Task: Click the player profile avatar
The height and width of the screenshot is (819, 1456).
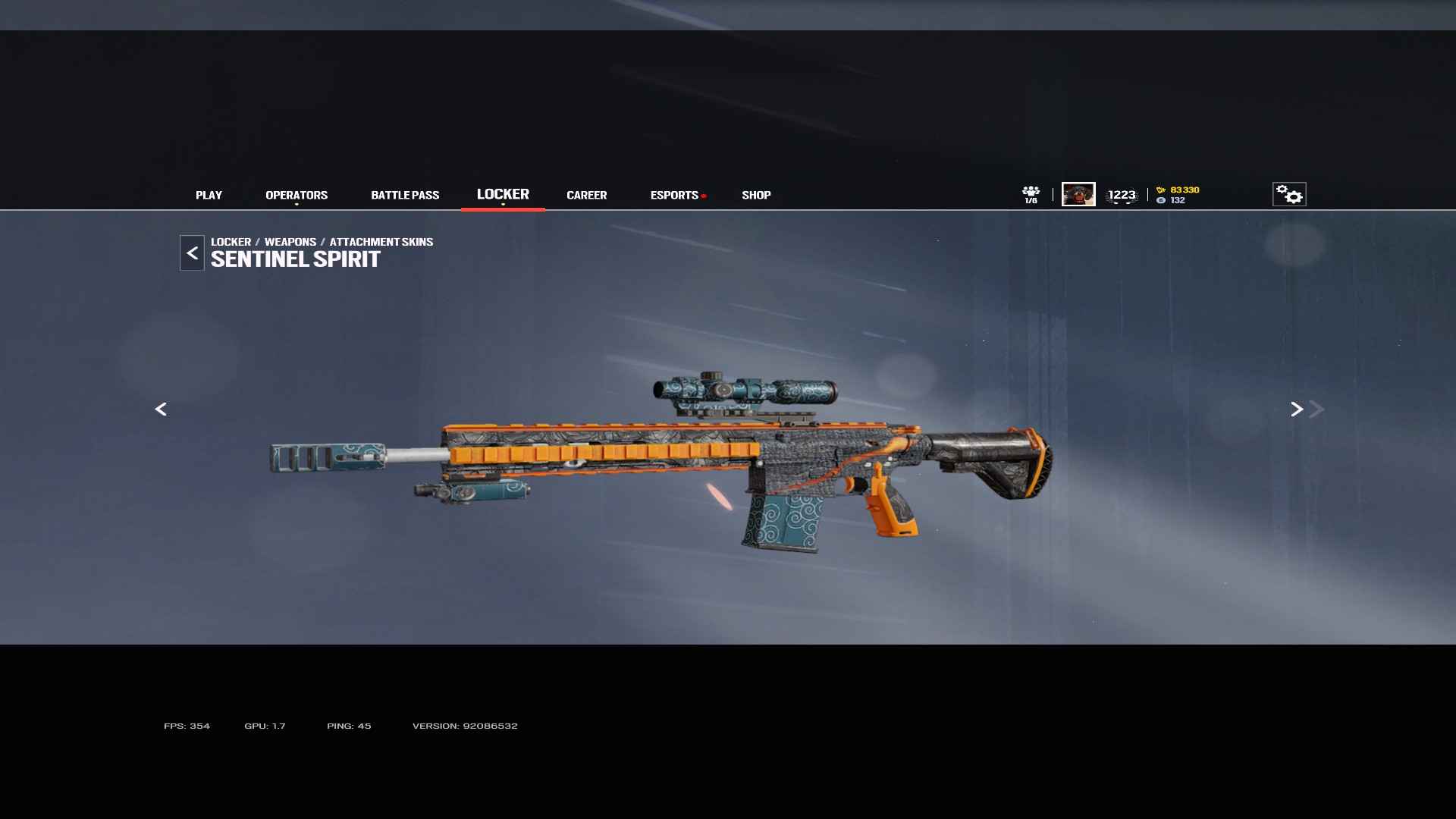Action: point(1078,194)
